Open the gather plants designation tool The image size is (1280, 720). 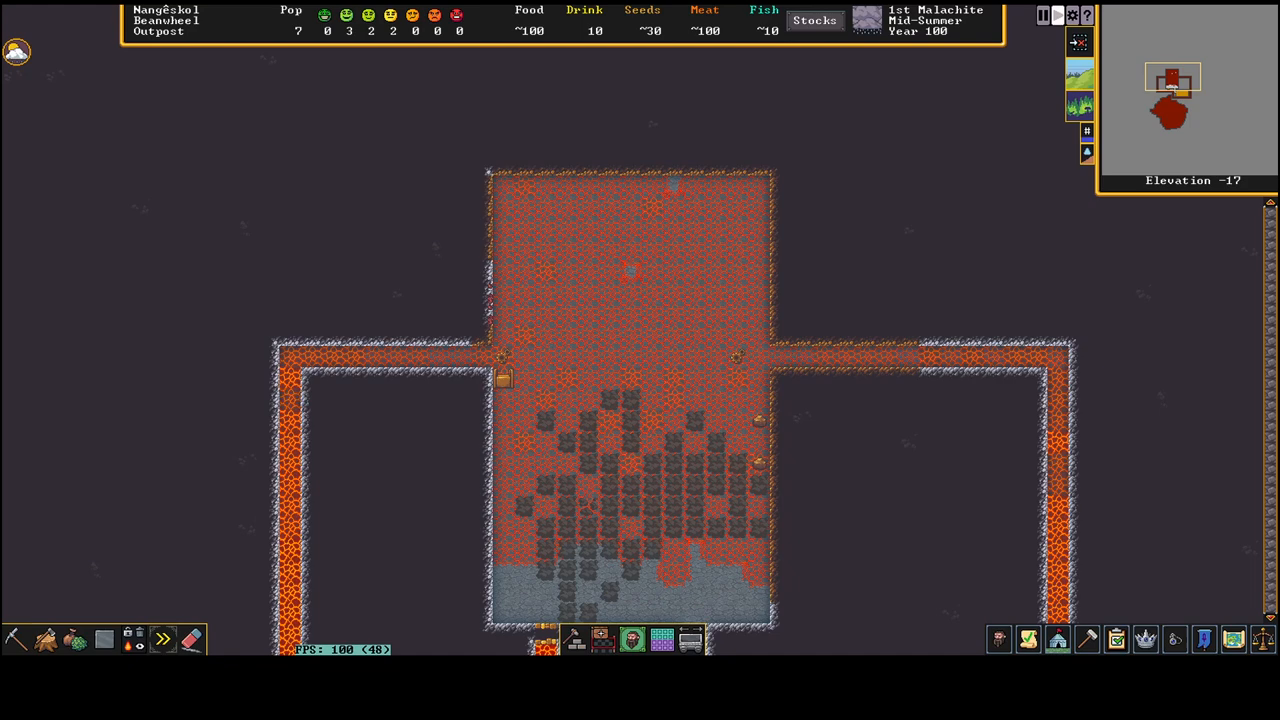point(75,638)
